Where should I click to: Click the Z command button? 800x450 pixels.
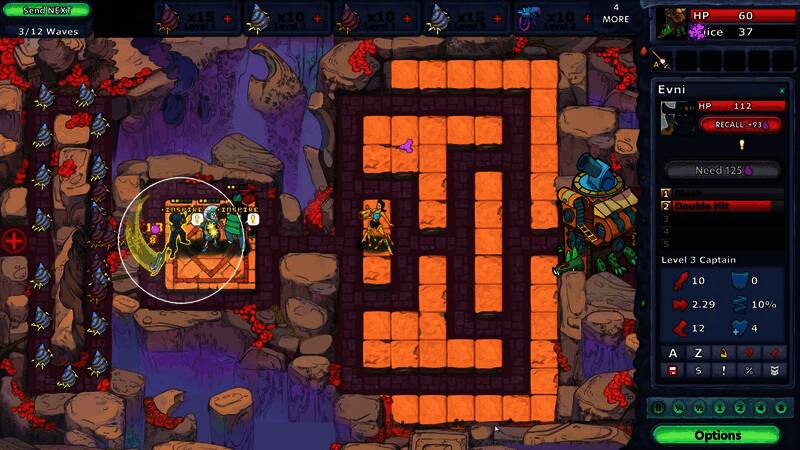(x=697, y=353)
